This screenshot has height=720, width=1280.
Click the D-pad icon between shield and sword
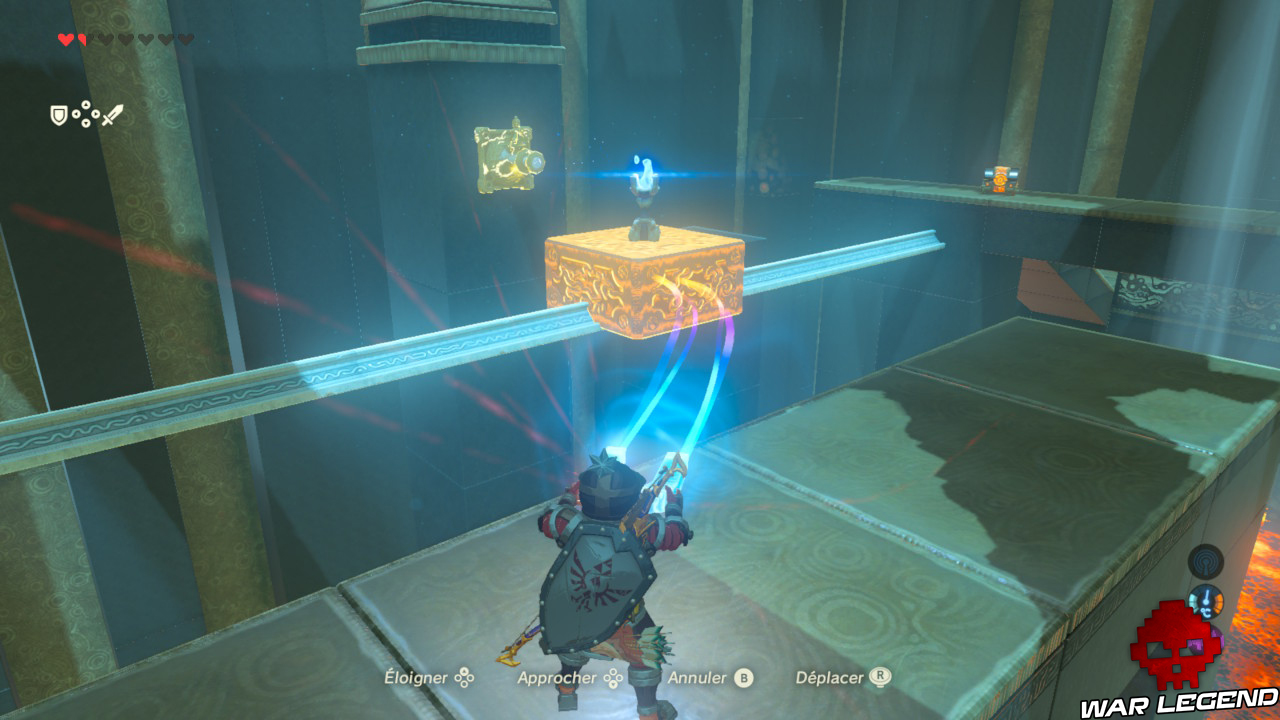point(85,114)
